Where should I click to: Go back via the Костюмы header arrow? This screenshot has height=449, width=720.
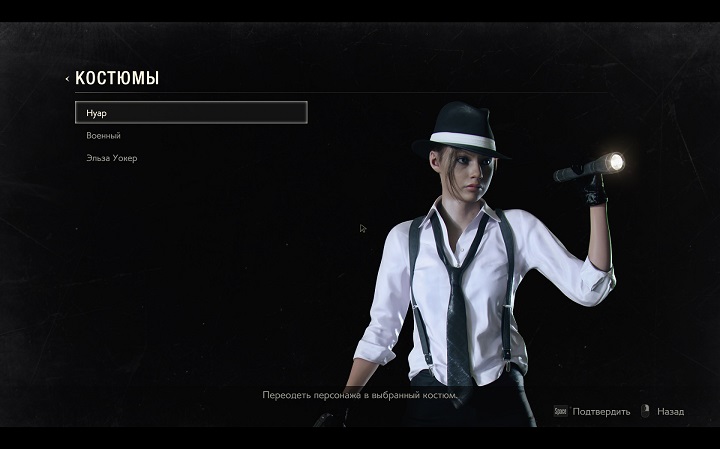tap(67, 78)
